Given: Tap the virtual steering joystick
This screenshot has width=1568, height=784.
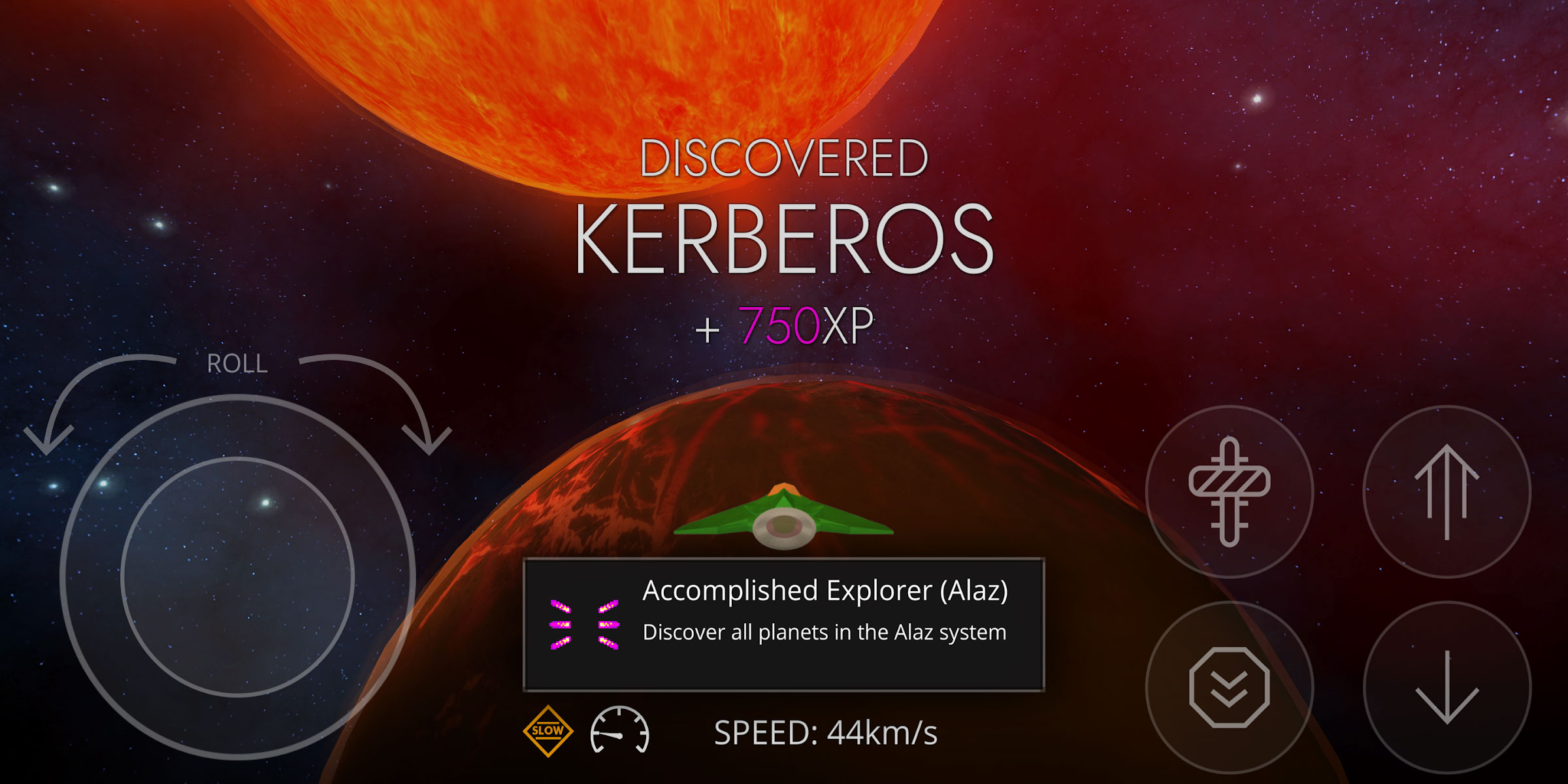Looking at the screenshot, I should click(x=238, y=576).
